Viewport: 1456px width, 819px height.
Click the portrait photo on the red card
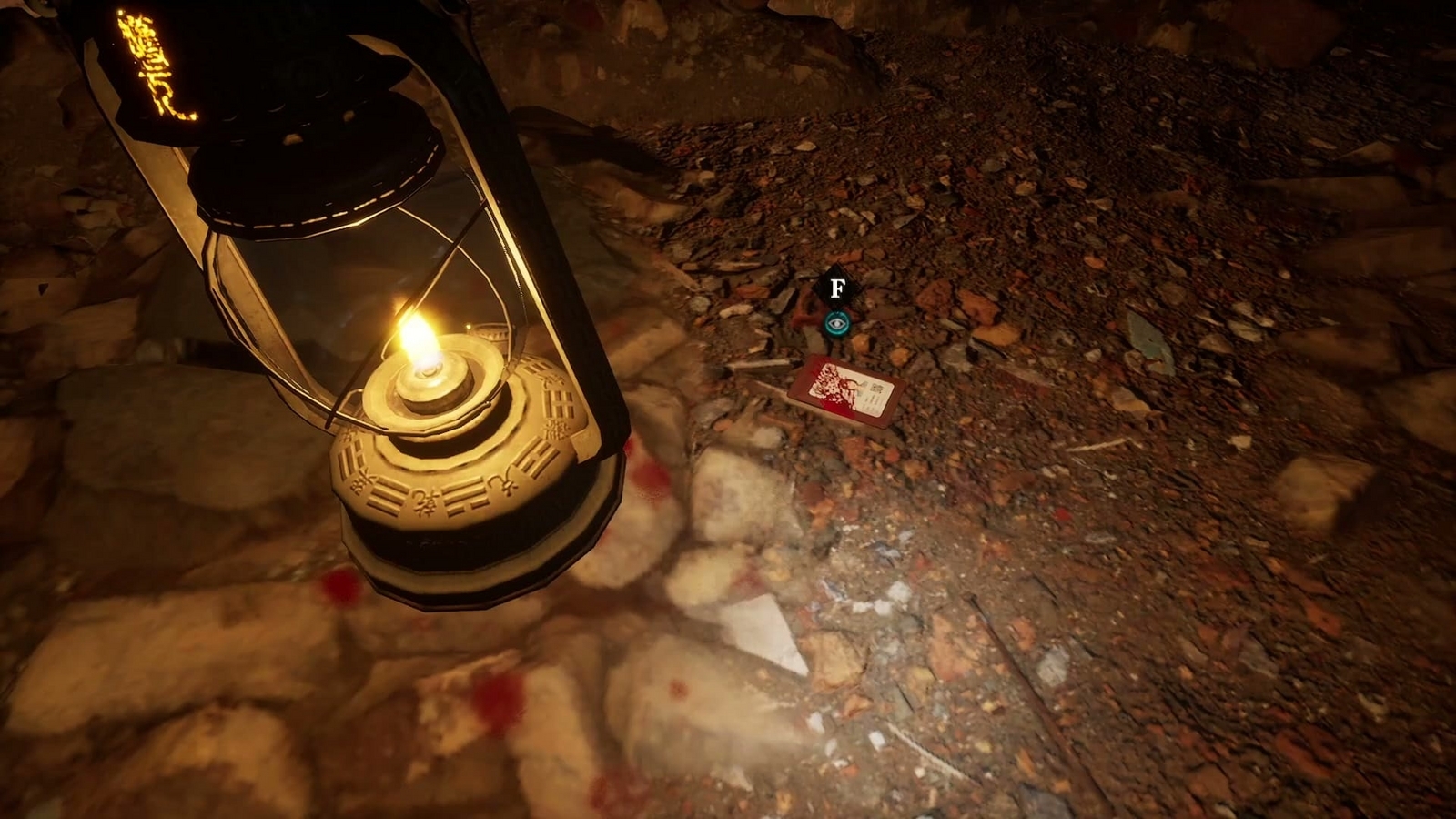coord(830,382)
